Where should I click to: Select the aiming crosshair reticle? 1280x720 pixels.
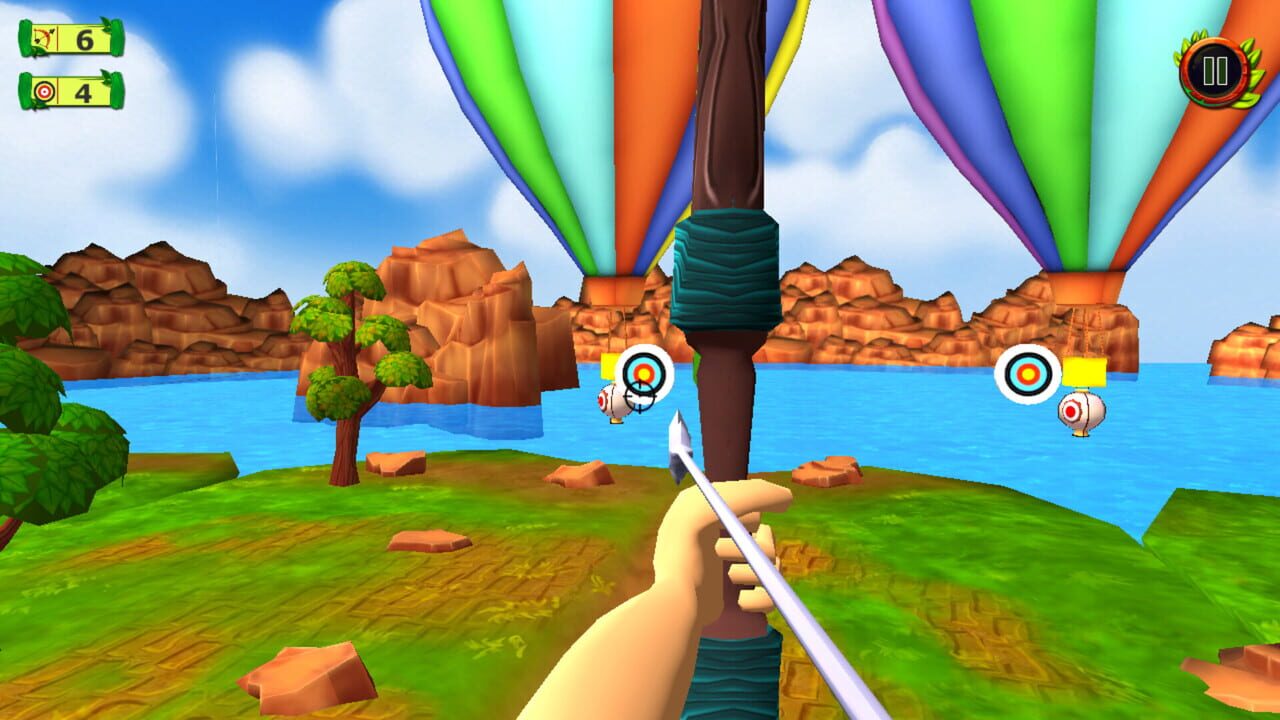638,398
